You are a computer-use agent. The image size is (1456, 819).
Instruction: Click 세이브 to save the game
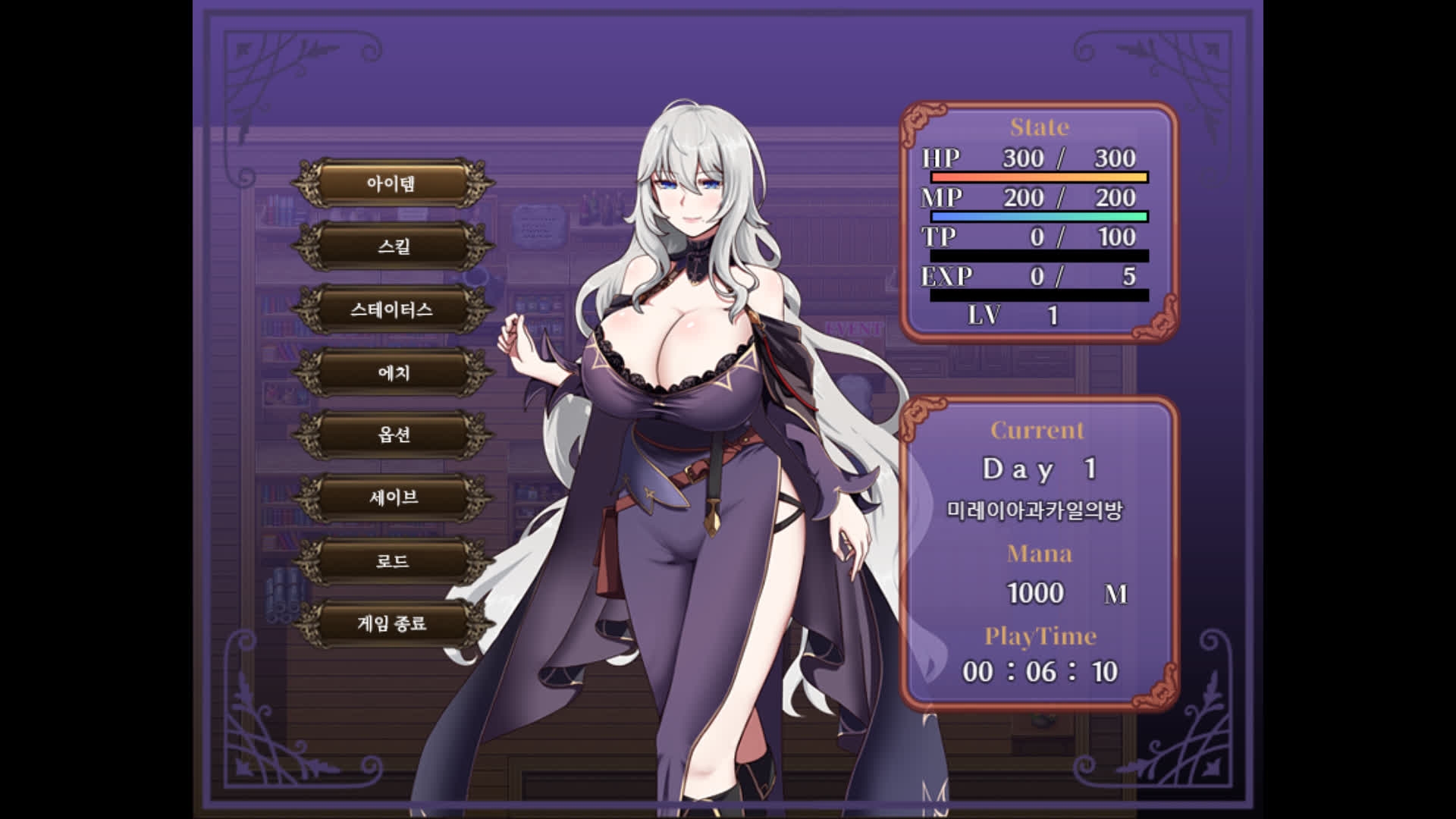(392, 497)
